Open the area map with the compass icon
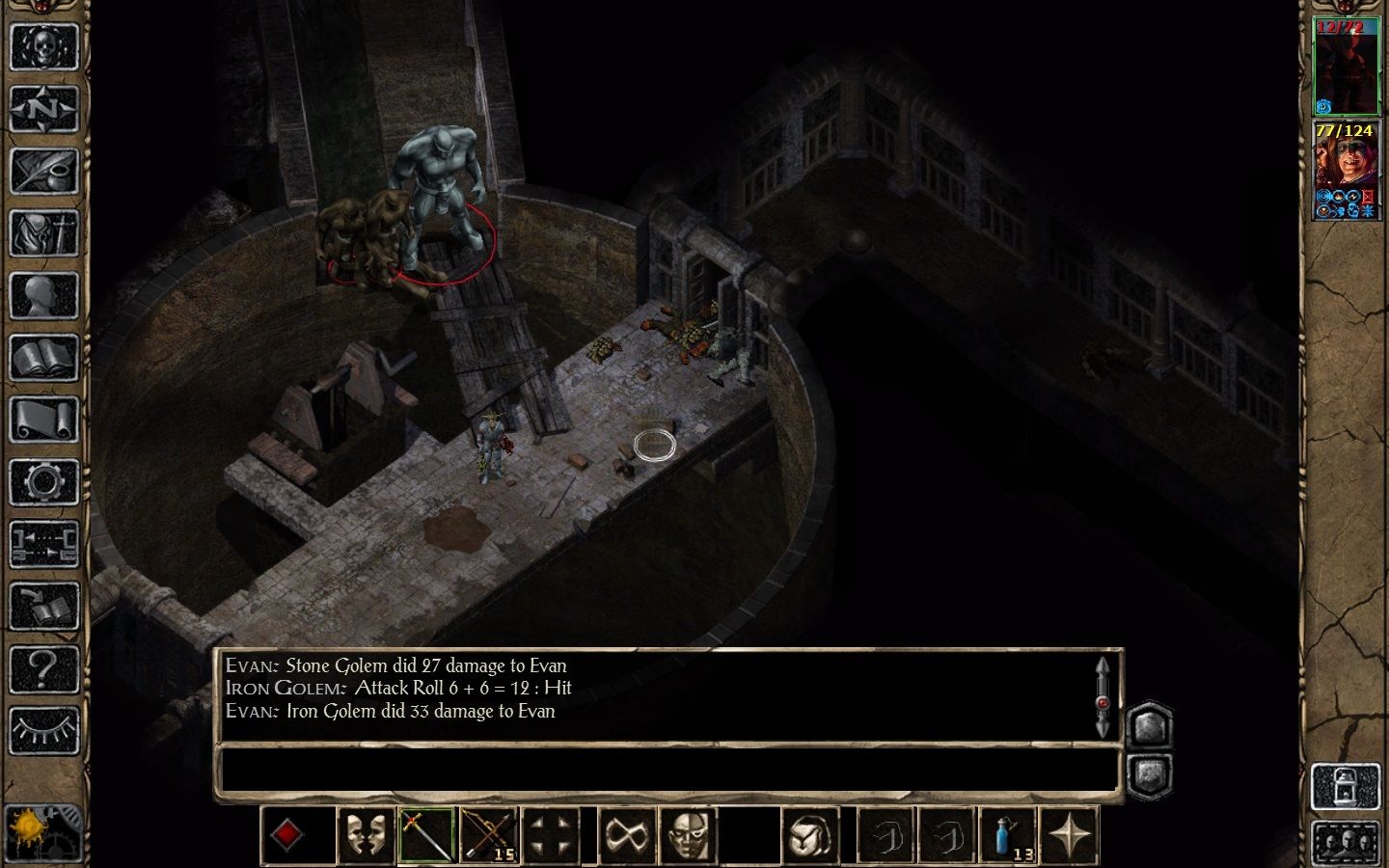 point(43,108)
